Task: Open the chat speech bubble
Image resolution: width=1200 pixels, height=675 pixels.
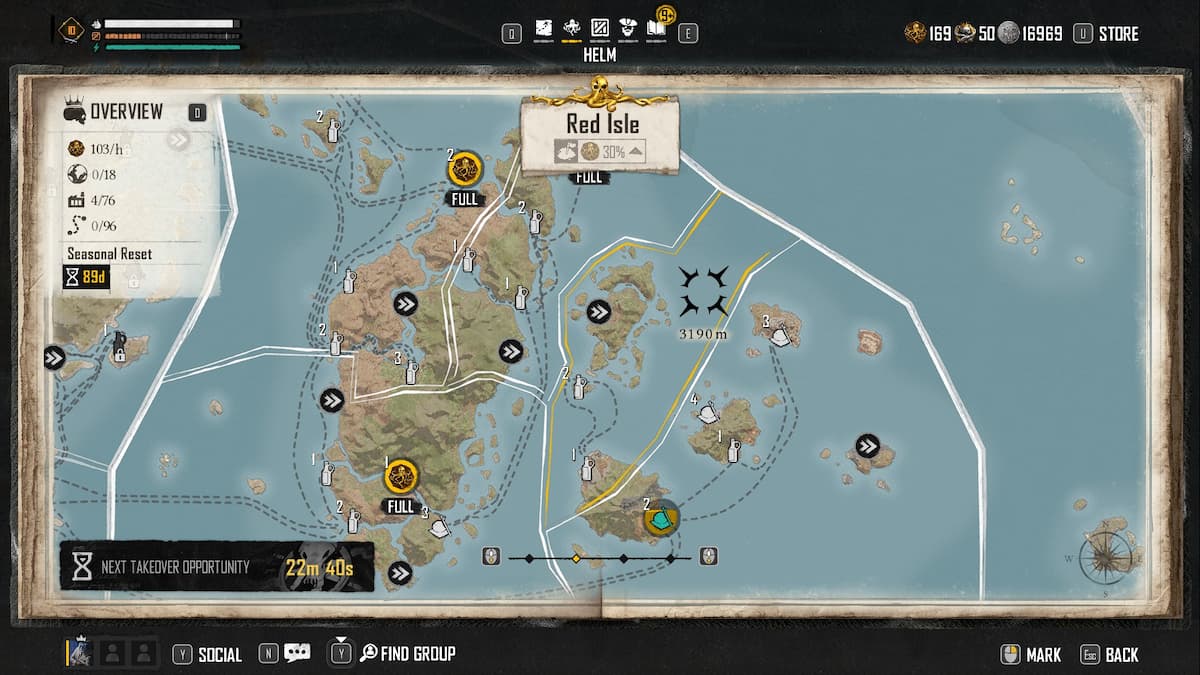Action: click(x=296, y=654)
